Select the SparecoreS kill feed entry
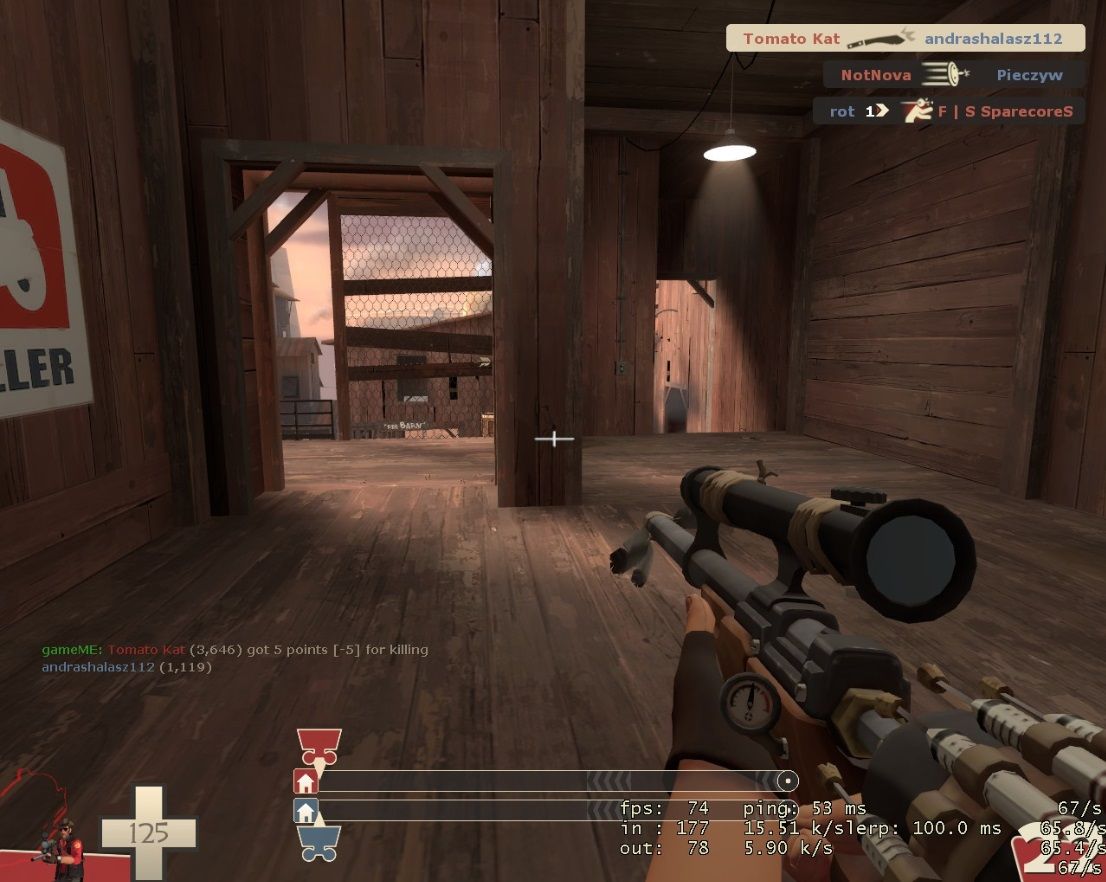 947,111
